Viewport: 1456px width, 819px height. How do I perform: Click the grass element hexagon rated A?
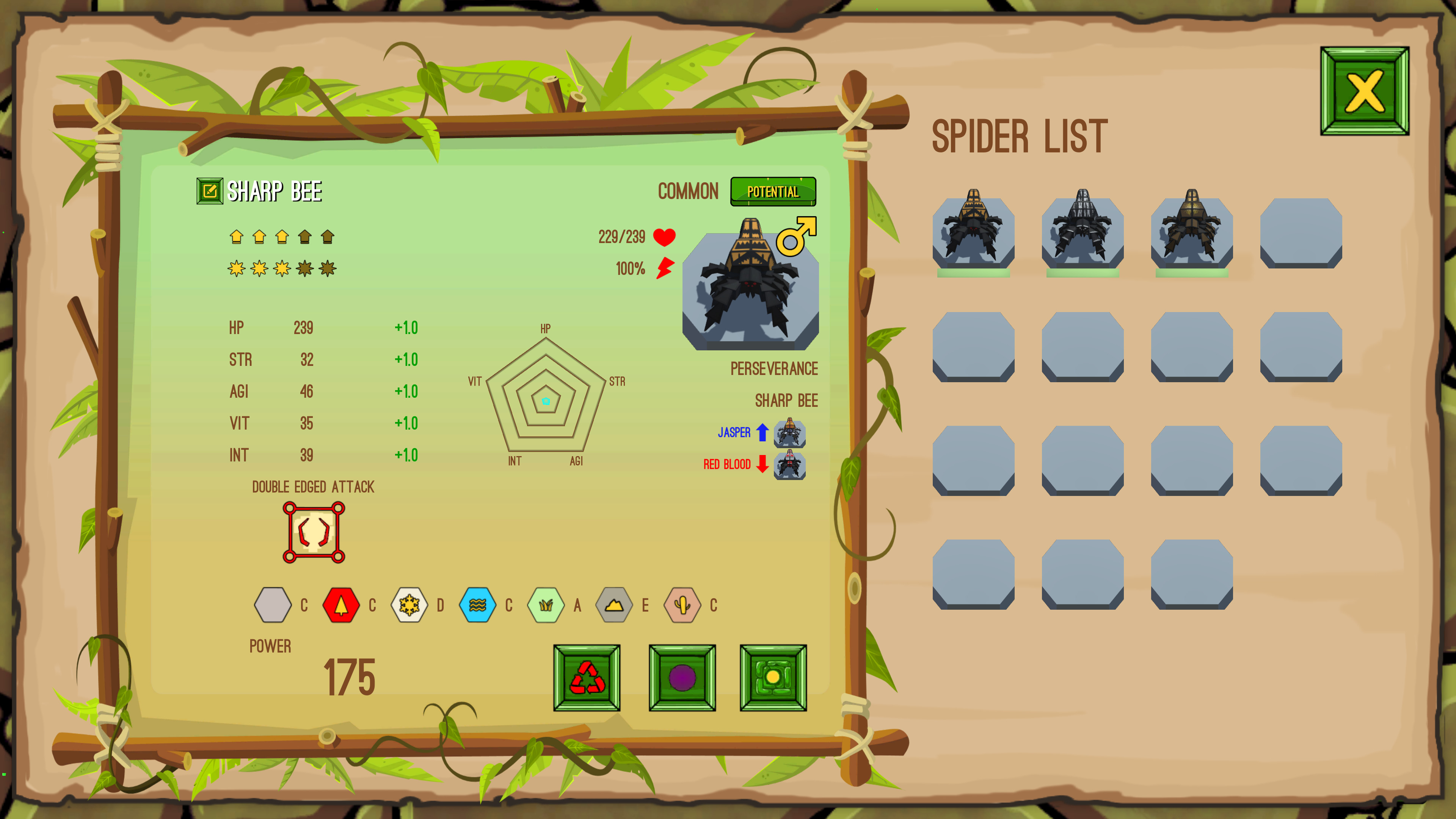[546, 605]
